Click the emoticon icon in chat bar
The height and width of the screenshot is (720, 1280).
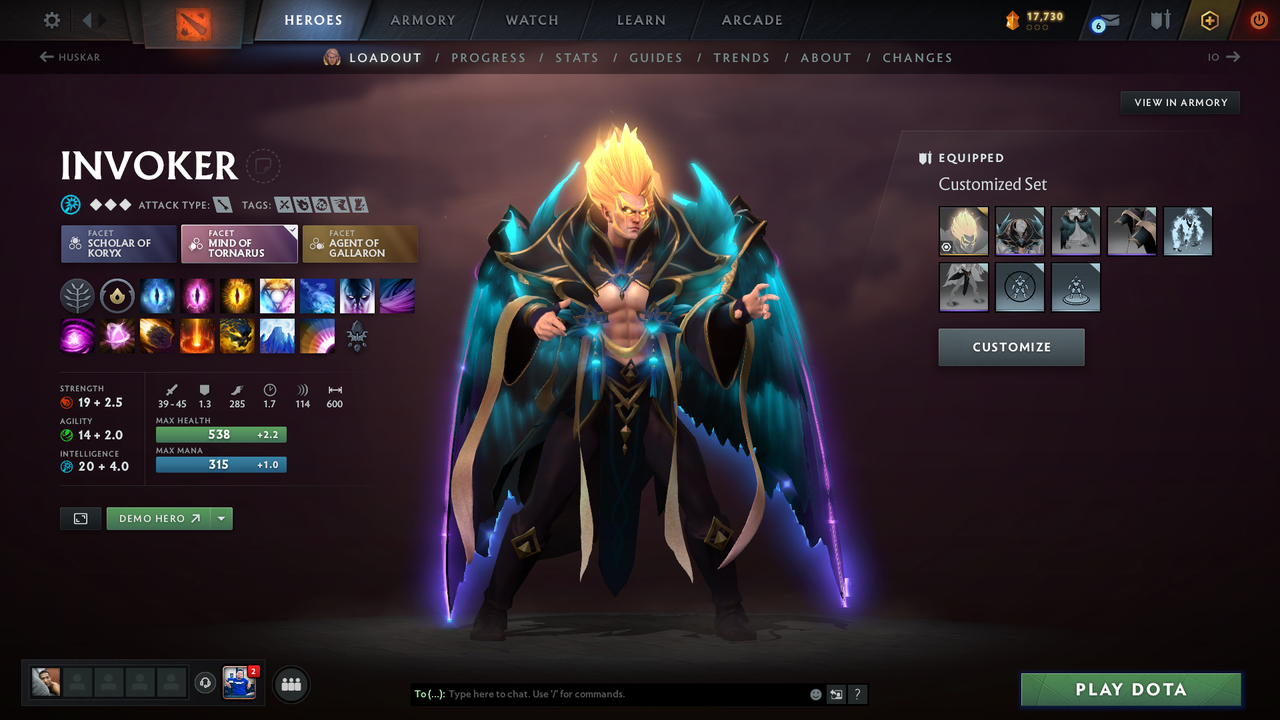pyautogui.click(x=816, y=694)
